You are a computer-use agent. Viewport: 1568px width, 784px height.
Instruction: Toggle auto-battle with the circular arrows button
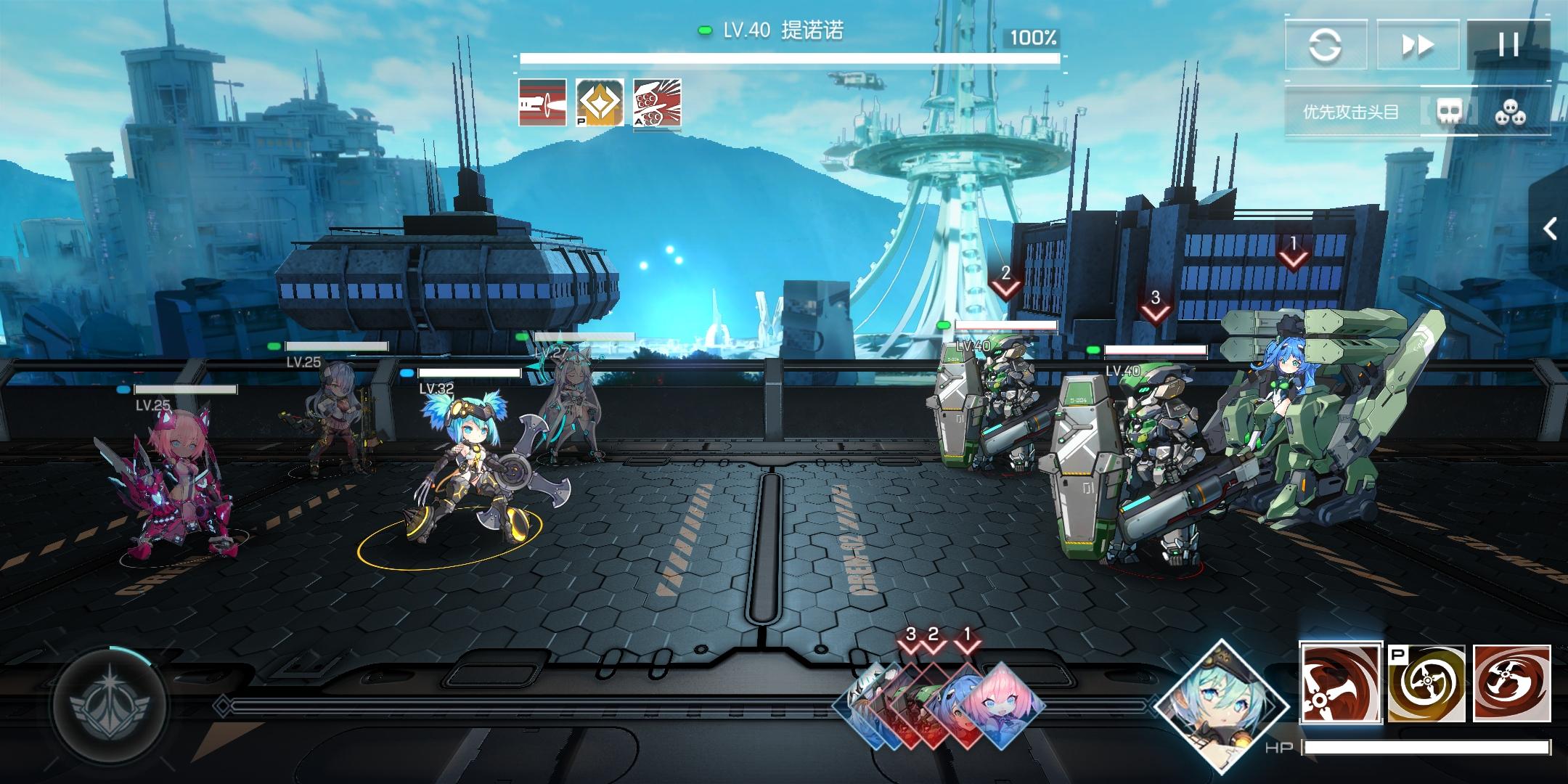click(1326, 45)
